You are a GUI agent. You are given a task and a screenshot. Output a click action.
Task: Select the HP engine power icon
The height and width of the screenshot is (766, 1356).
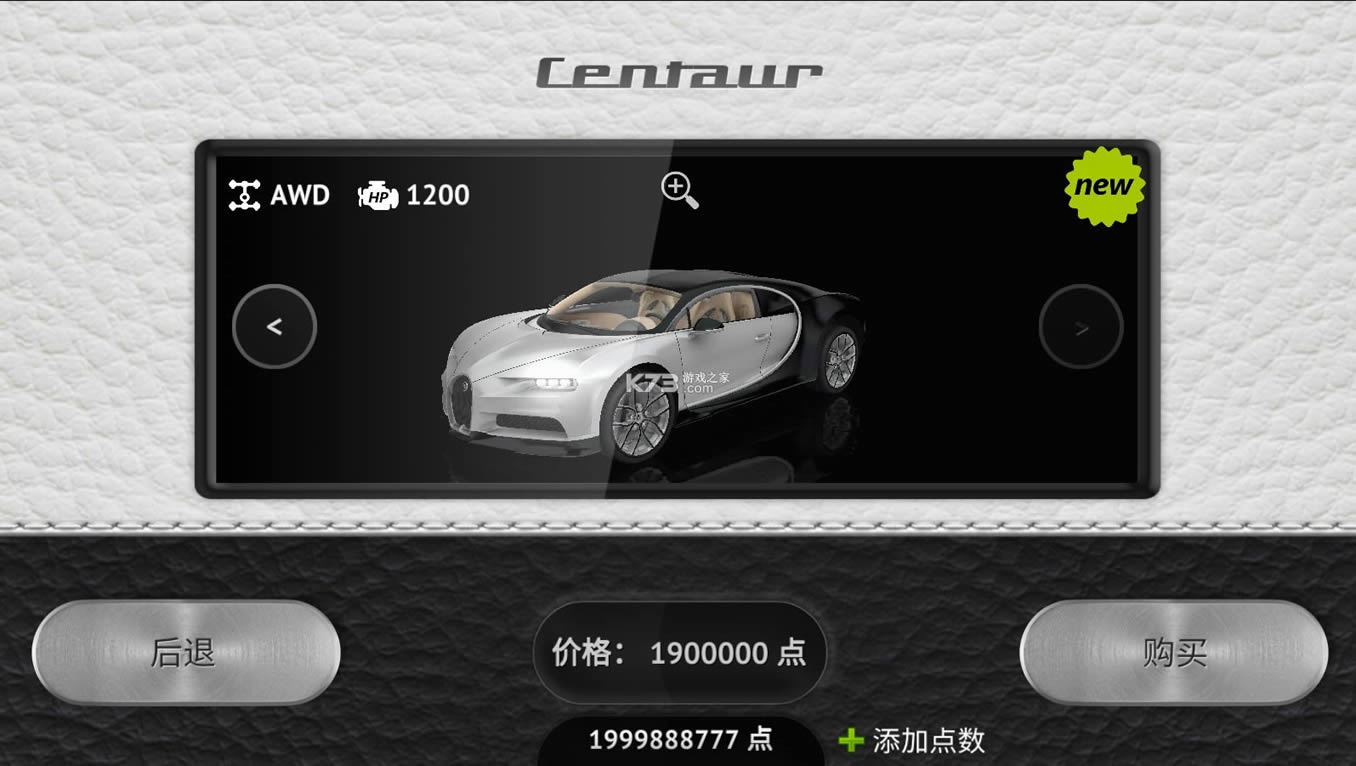pyautogui.click(x=378, y=195)
